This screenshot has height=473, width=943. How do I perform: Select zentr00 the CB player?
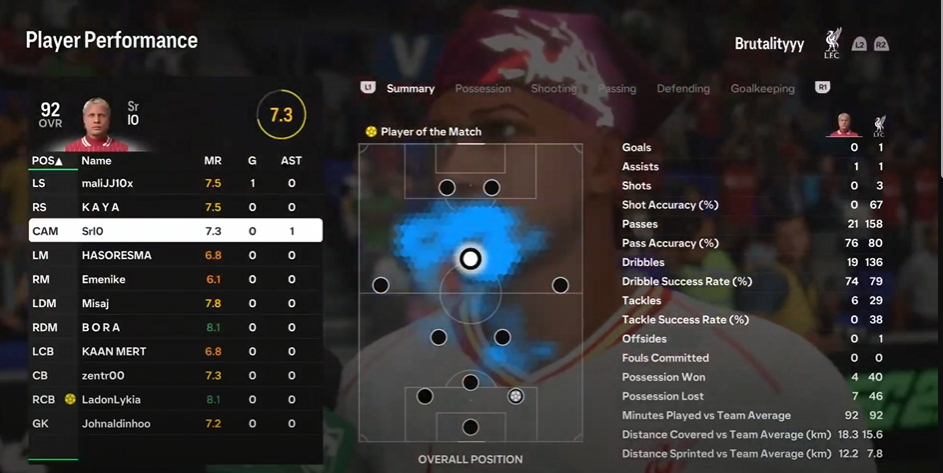[x=175, y=375]
